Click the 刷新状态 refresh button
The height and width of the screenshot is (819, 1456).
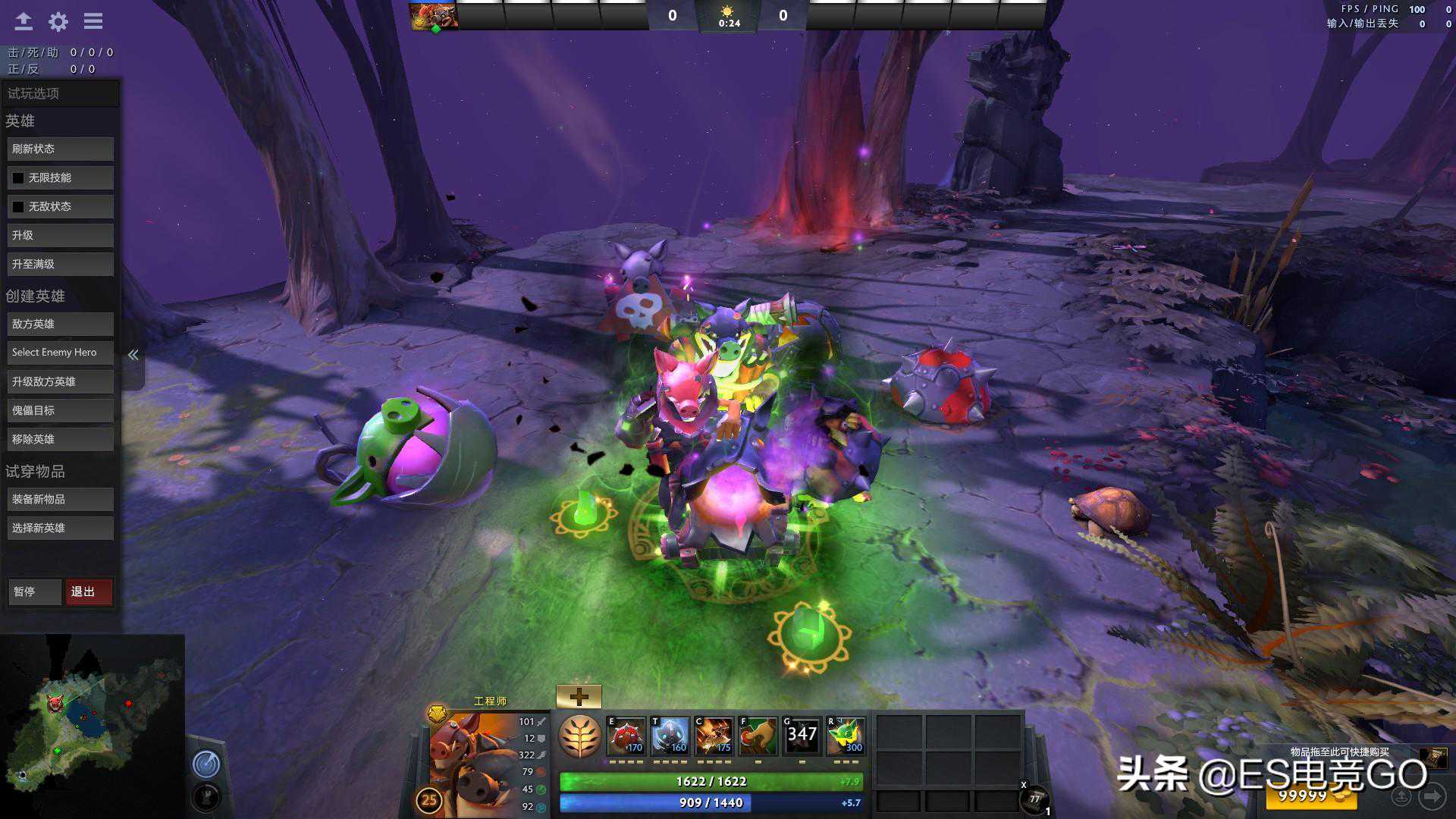click(61, 149)
